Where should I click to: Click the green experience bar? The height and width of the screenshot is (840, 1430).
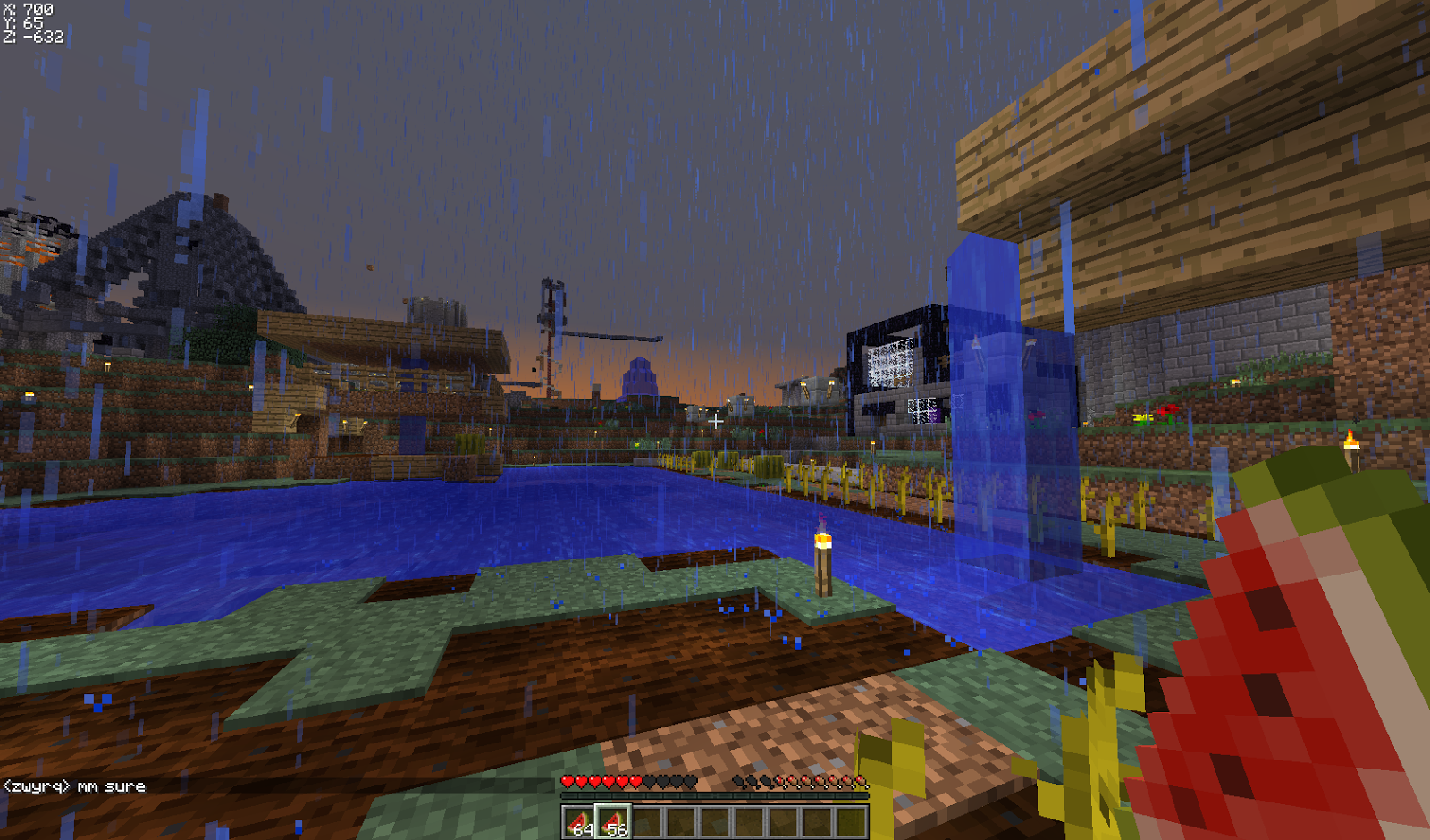point(715,795)
